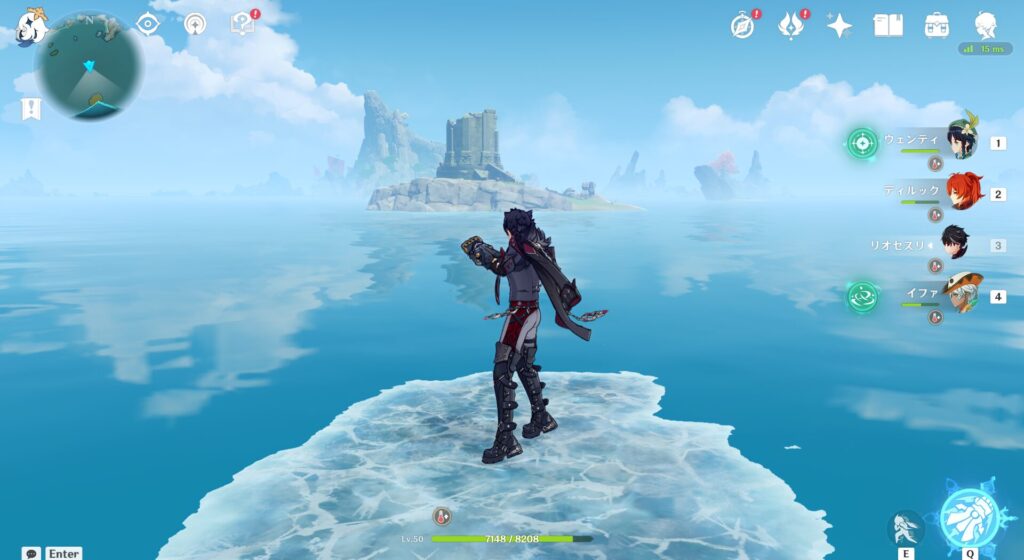Use the elemental skill icon
Screen dimensions: 1024x560
click(x=907, y=527)
